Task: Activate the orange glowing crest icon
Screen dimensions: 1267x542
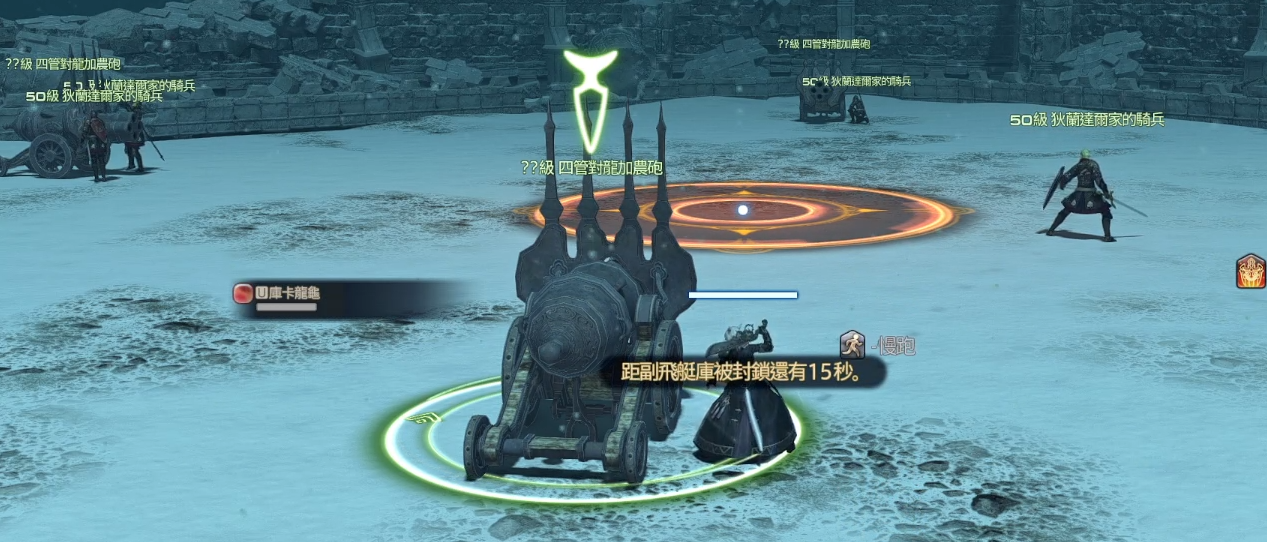Action: (x=1250, y=272)
